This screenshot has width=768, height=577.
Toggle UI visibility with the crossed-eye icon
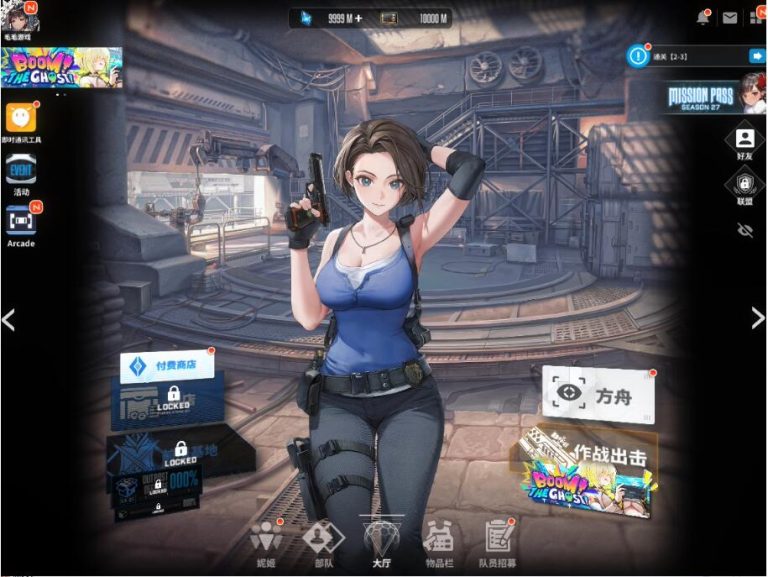(744, 230)
